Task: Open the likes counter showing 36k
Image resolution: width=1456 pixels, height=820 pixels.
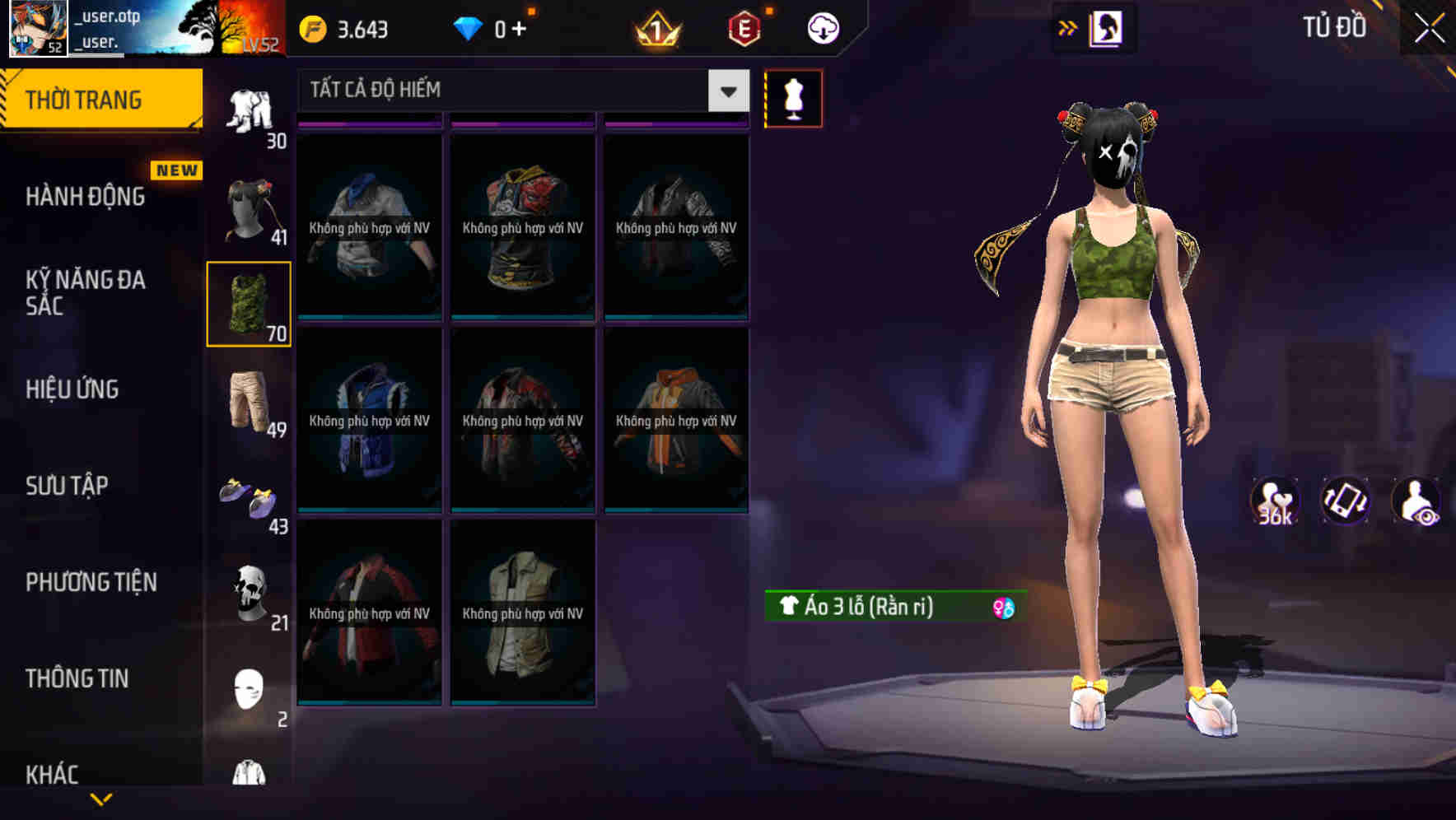Action: 1275,502
